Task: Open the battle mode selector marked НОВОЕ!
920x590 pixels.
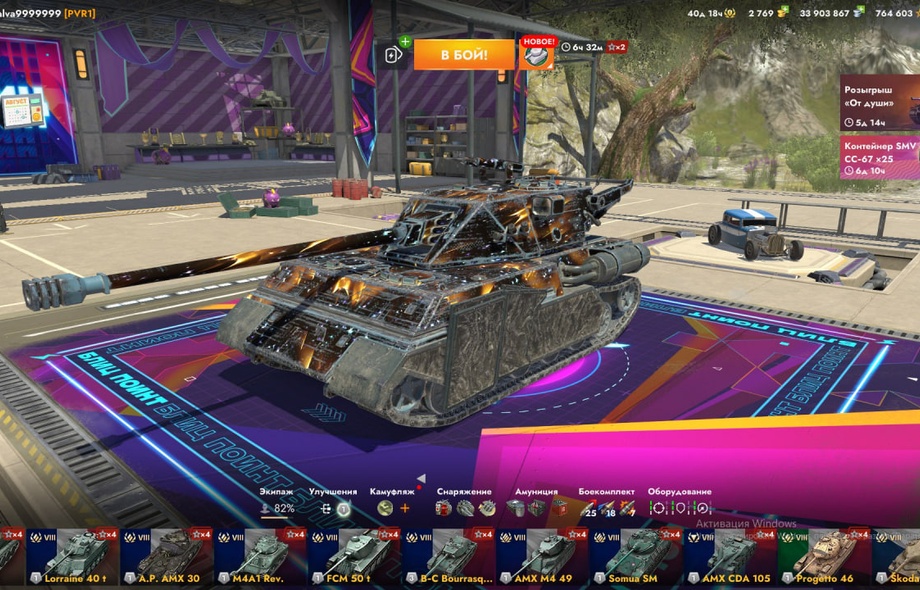Action: [537, 54]
